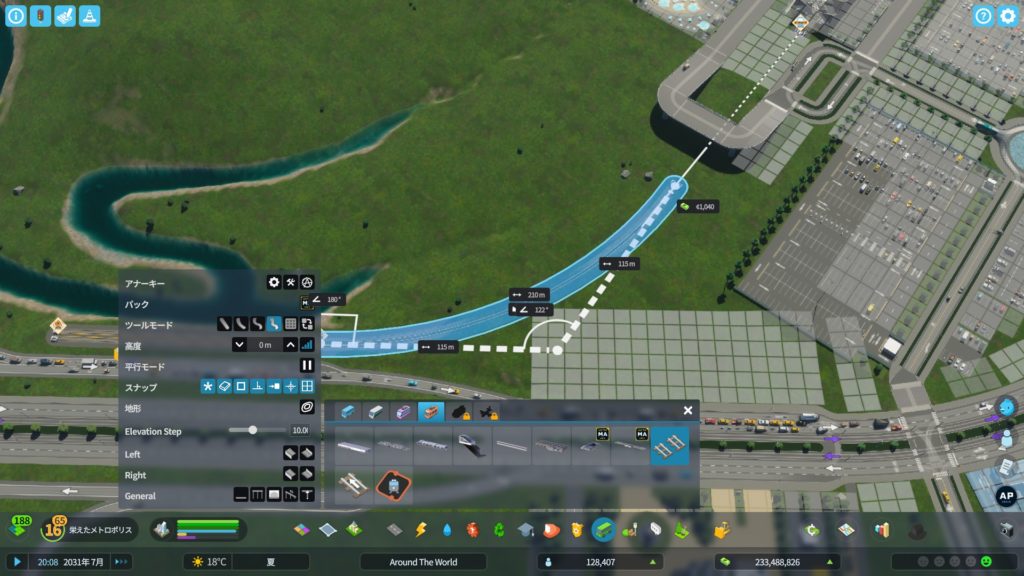Switch to the tram transport tab
1024x576 pixels.
(x=402, y=412)
